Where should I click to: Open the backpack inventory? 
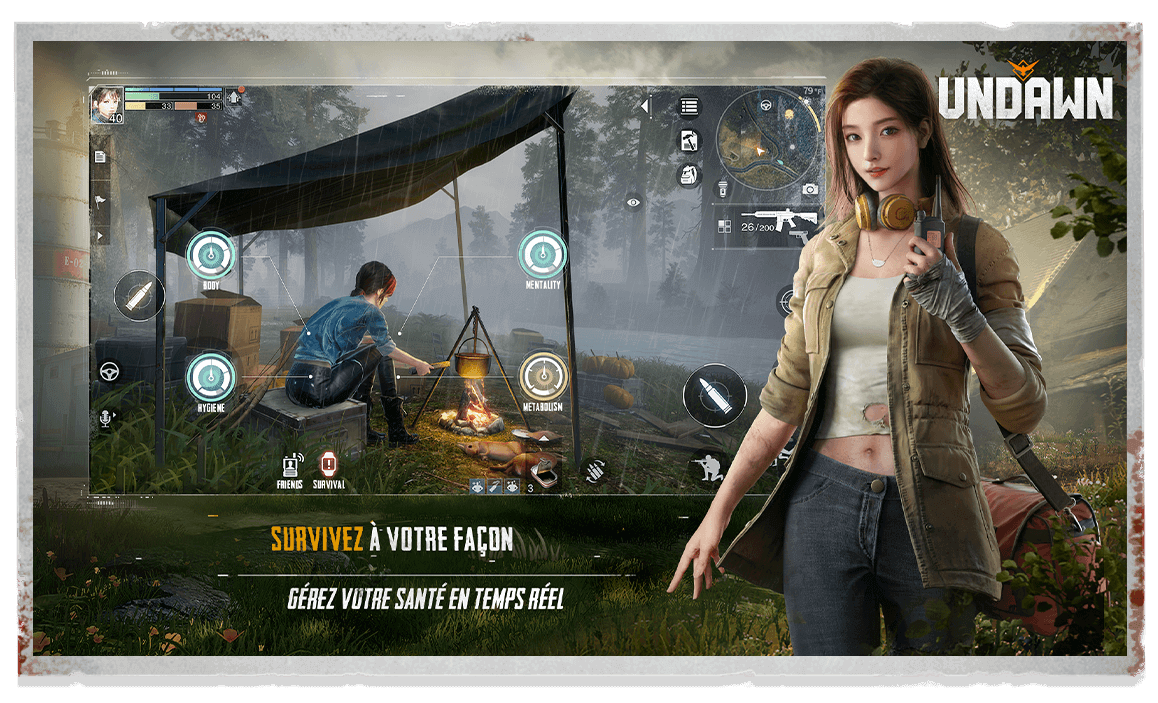[689, 175]
